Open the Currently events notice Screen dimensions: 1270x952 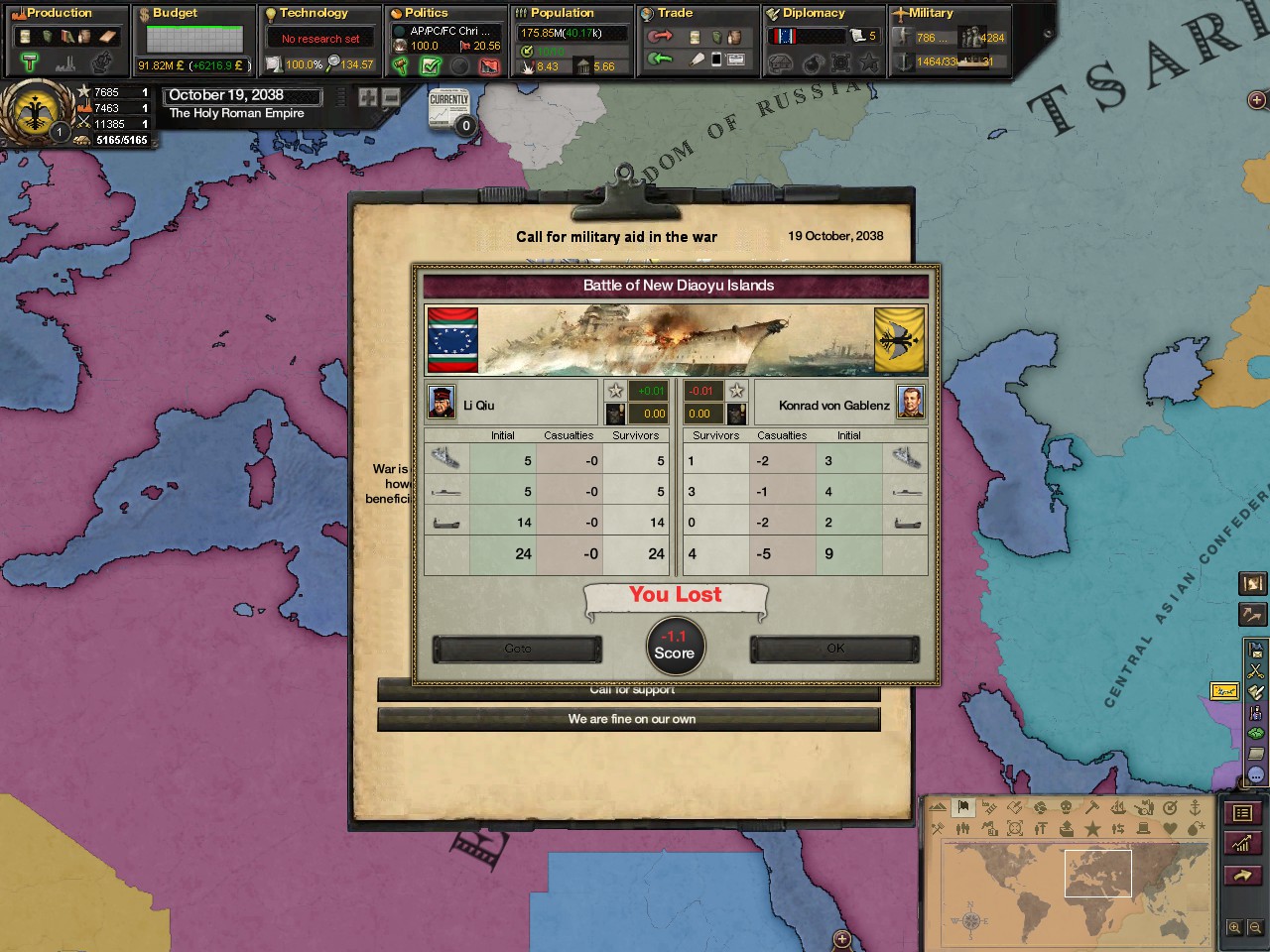(x=449, y=109)
